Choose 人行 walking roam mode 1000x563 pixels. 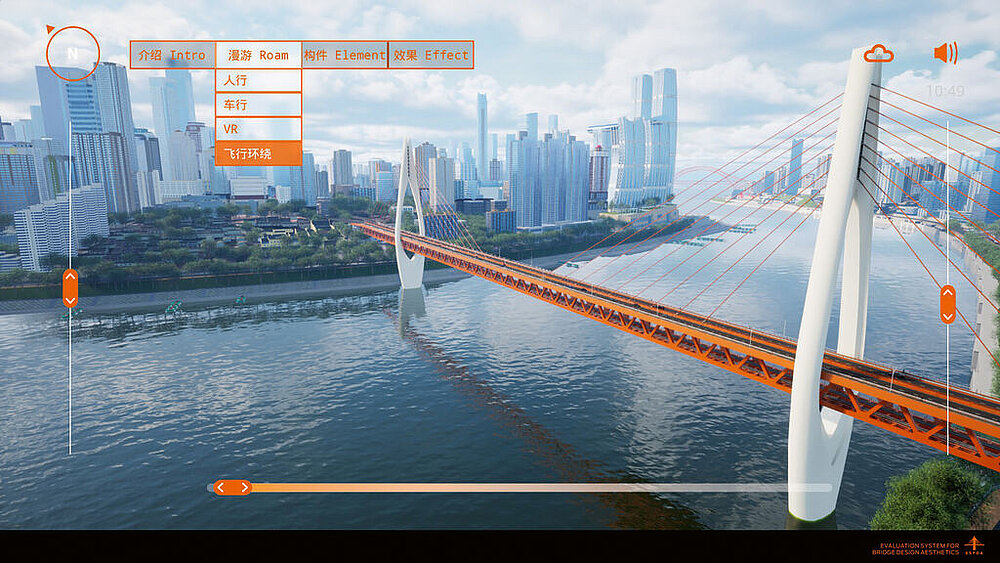point(258,81)
